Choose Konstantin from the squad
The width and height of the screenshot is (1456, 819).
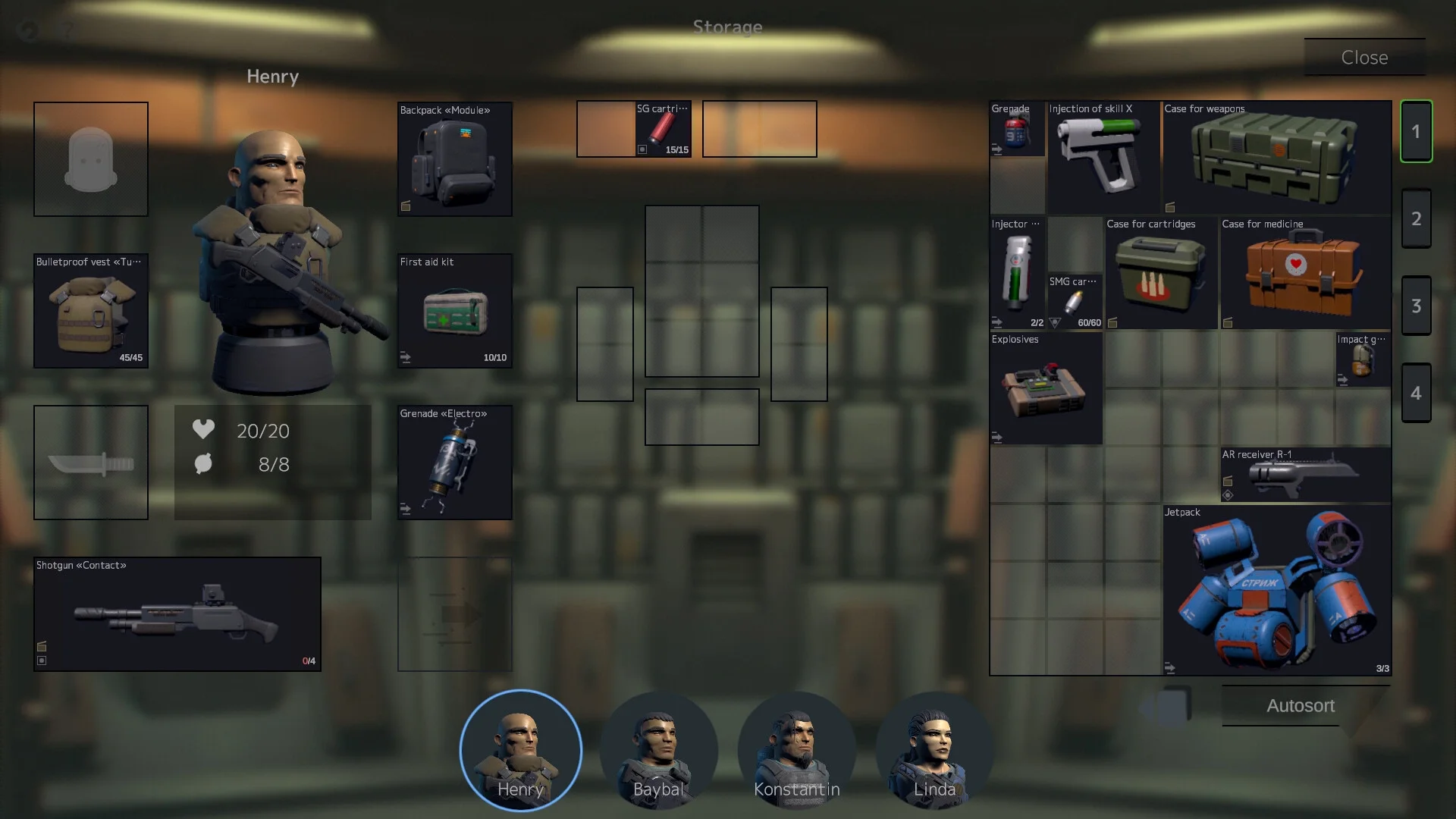point(796,751)
